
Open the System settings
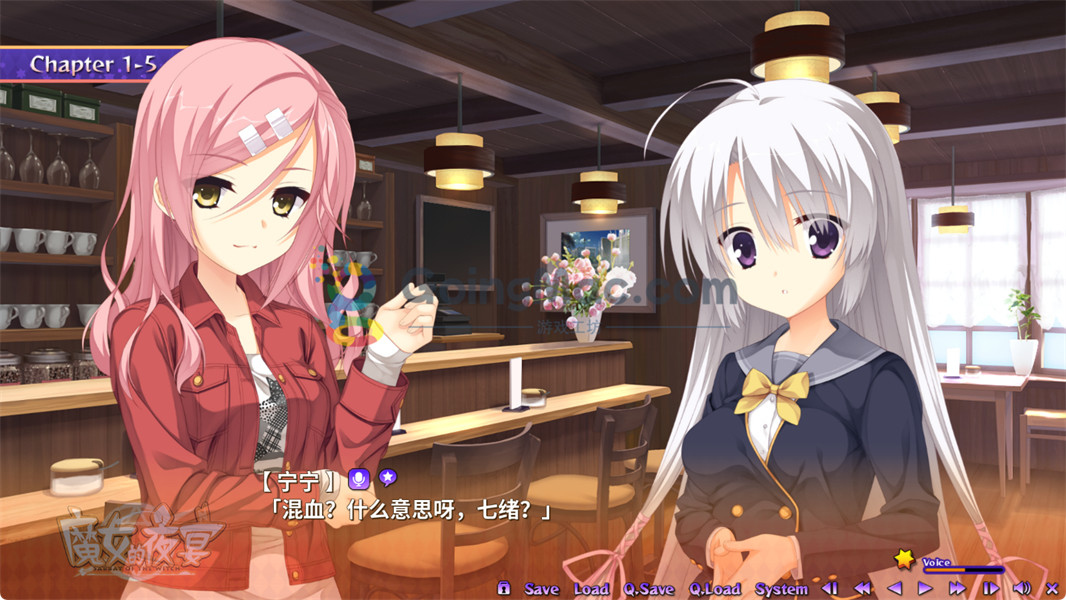[x=781, y=589]
